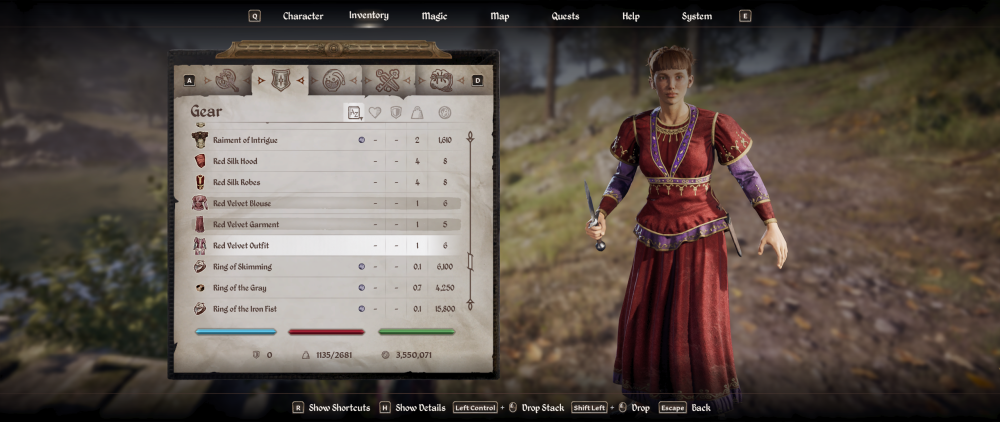Show the sack tab for all items
Viewport: 1000px width, 422px height.
(x=440, y=80)
